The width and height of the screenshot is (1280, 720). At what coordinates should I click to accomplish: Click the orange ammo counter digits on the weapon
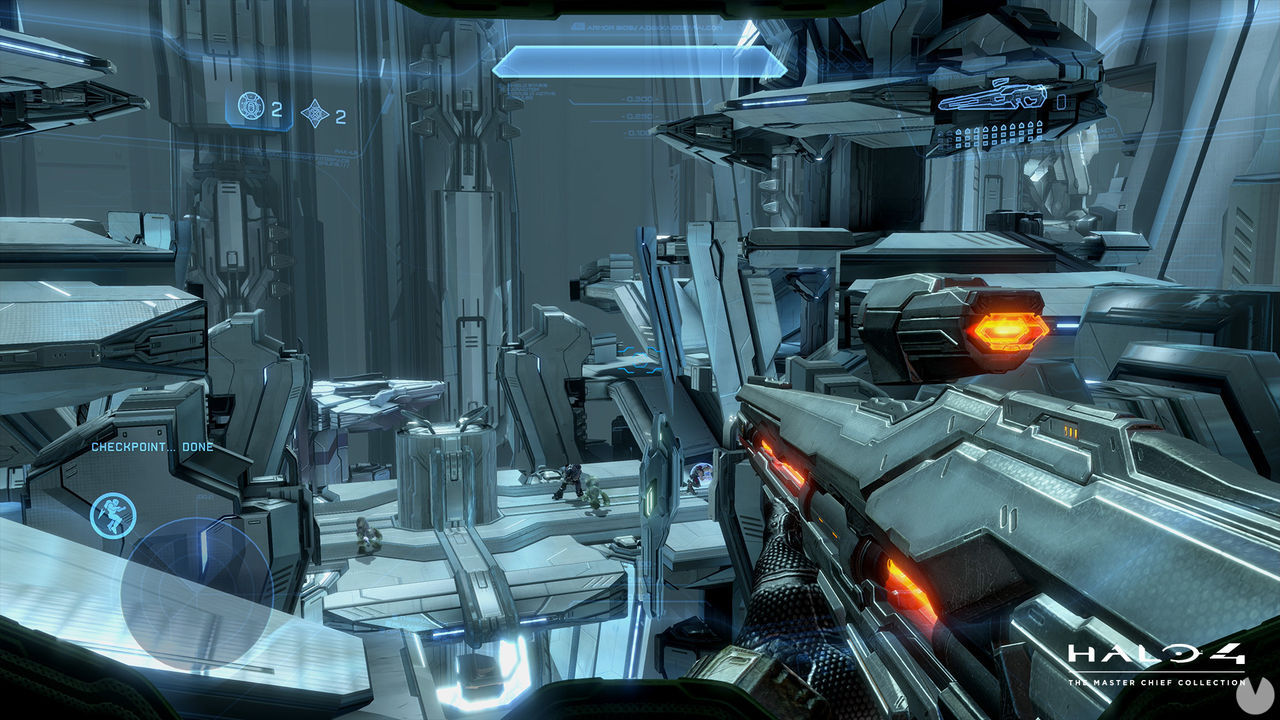1071,431
